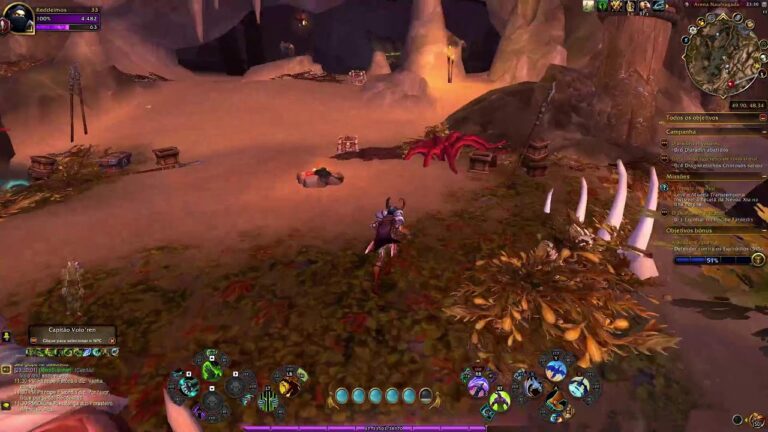
Task: Activate the lime green circular ability icon
Action: [500, 400]
